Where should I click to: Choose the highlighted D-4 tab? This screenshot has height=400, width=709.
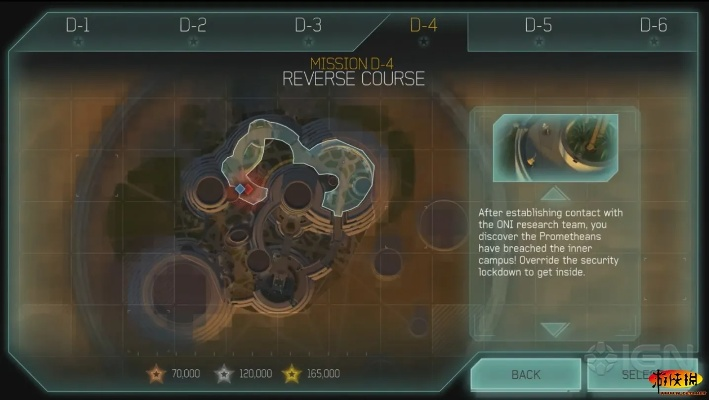click(424, 26)
